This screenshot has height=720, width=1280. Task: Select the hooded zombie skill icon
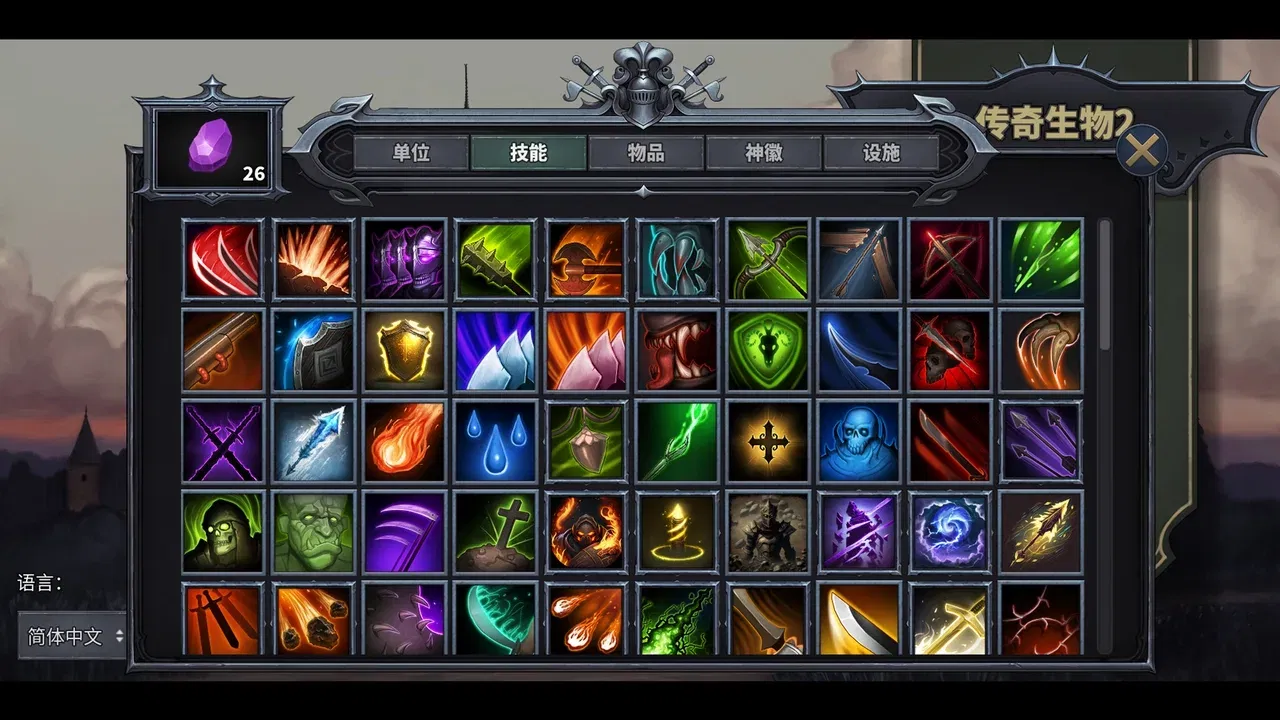(x=223, y=530)
